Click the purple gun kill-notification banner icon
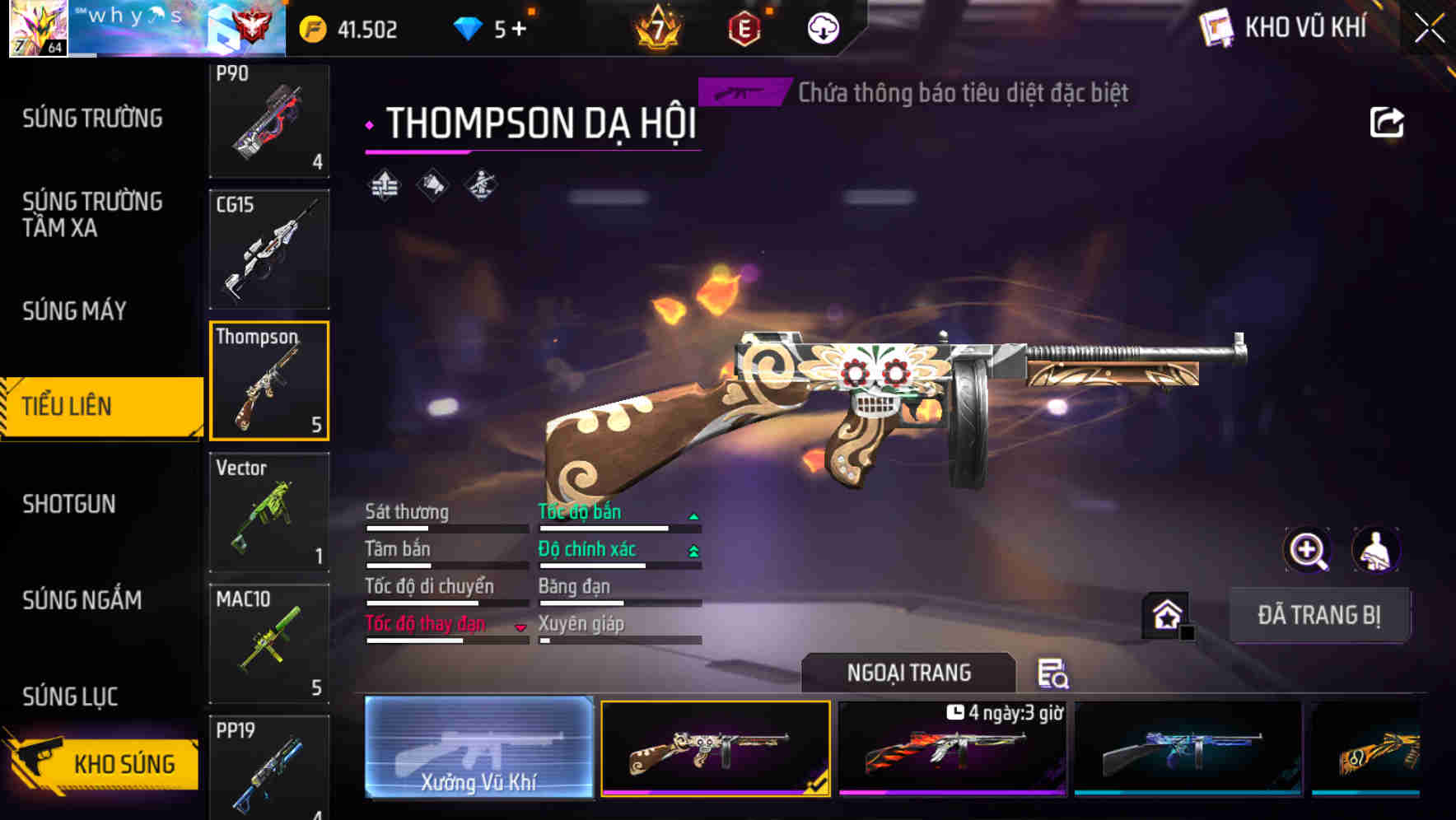This screenshot has width=1456, height=820. (x=742, y=92)
